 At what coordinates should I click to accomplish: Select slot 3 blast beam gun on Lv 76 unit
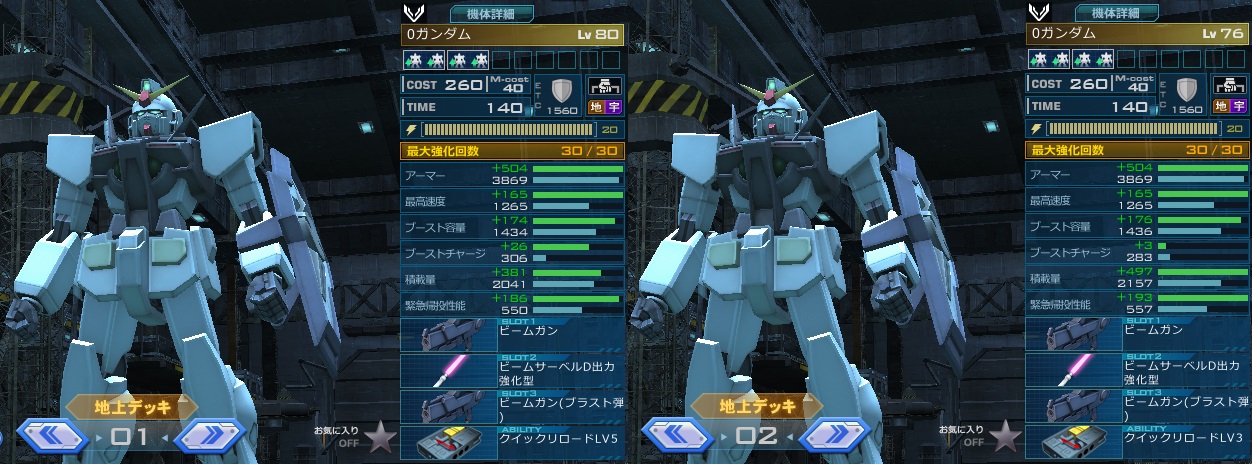[1137, 406]
